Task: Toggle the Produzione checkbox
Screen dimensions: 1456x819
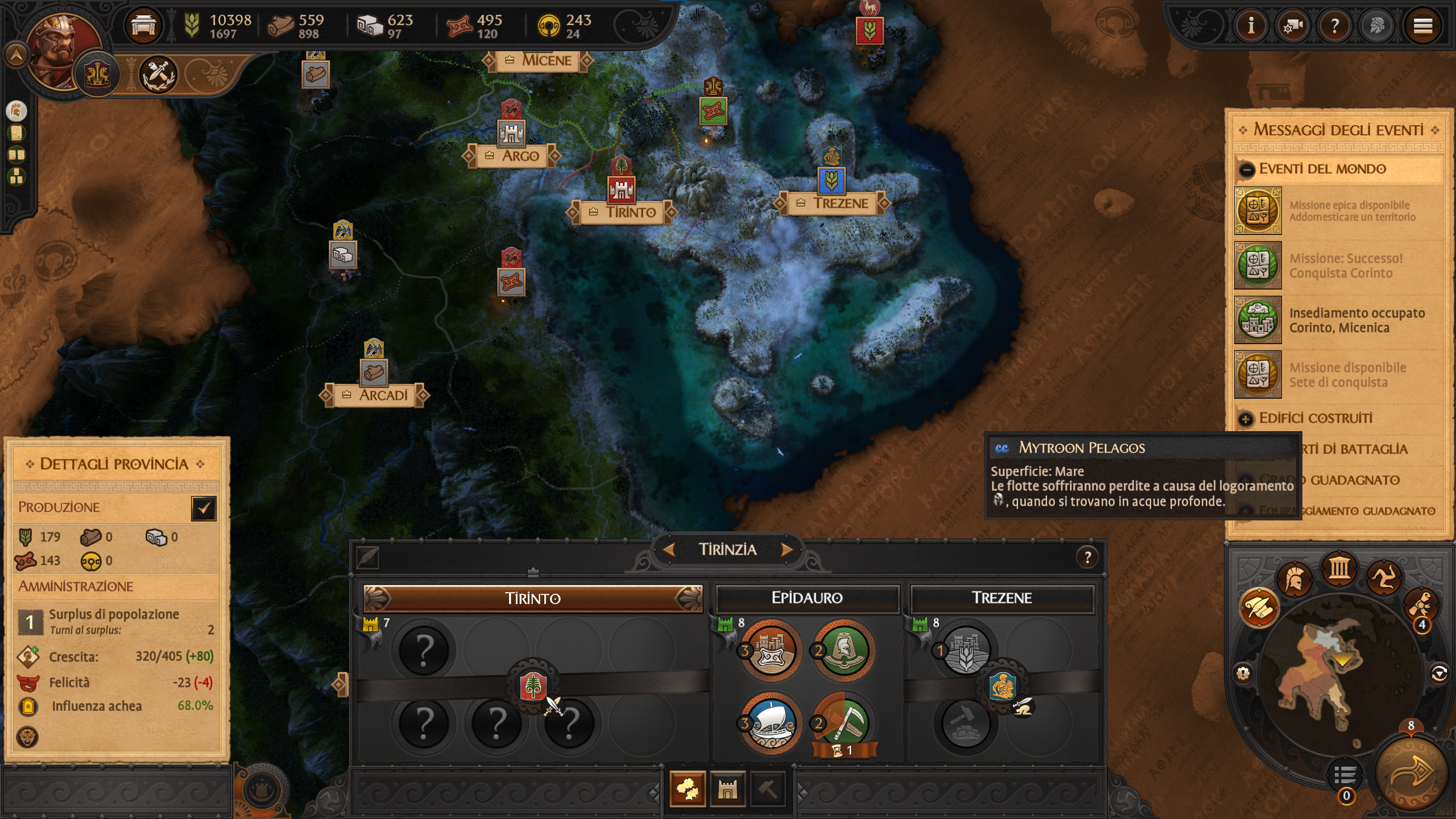Action: pos(204,508)
